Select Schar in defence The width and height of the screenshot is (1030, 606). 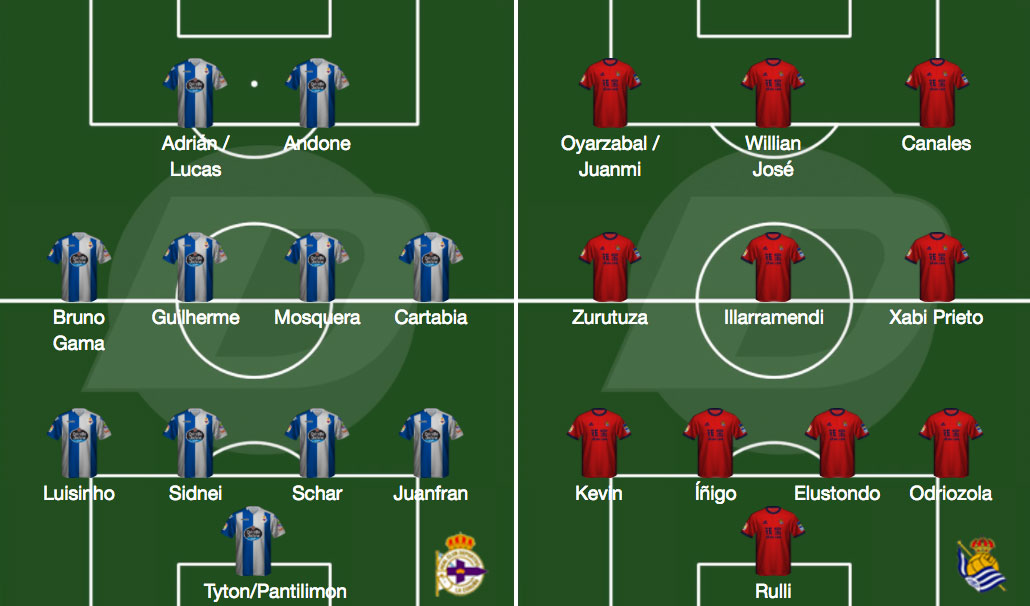pyautogui.click(x=317, y=443)
